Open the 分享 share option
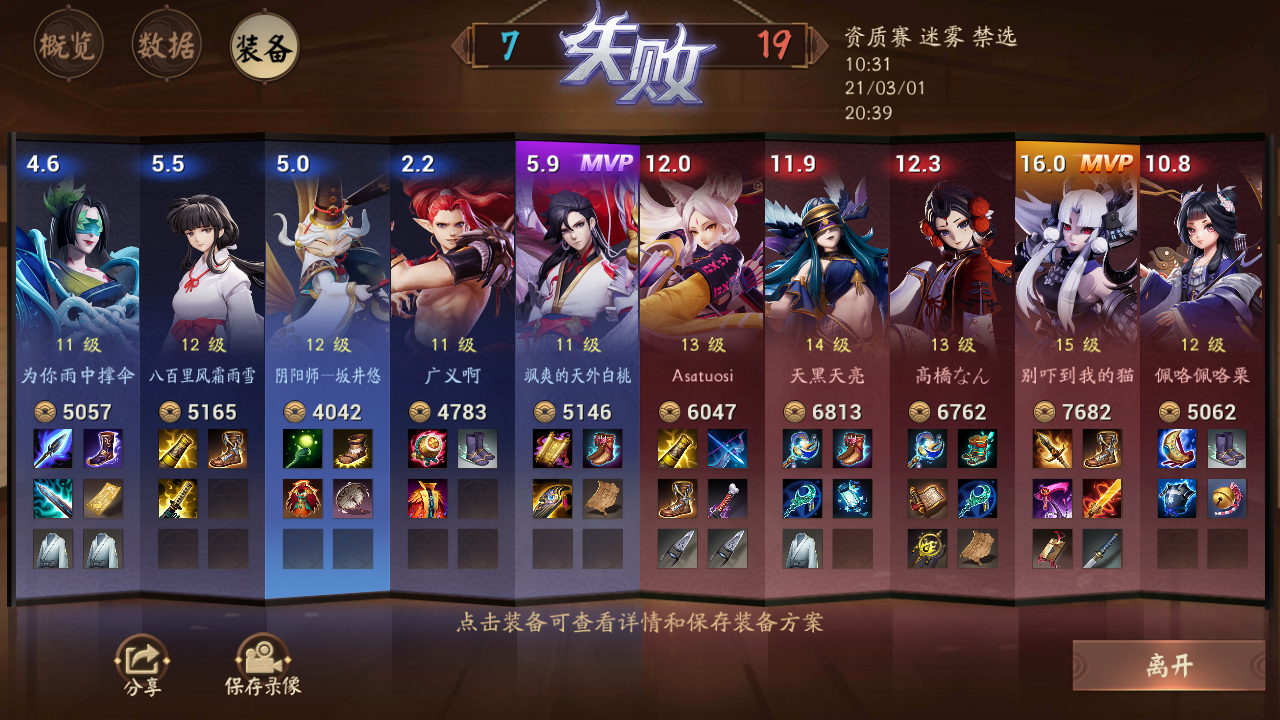1280x720 pixels. coord(140,660)
